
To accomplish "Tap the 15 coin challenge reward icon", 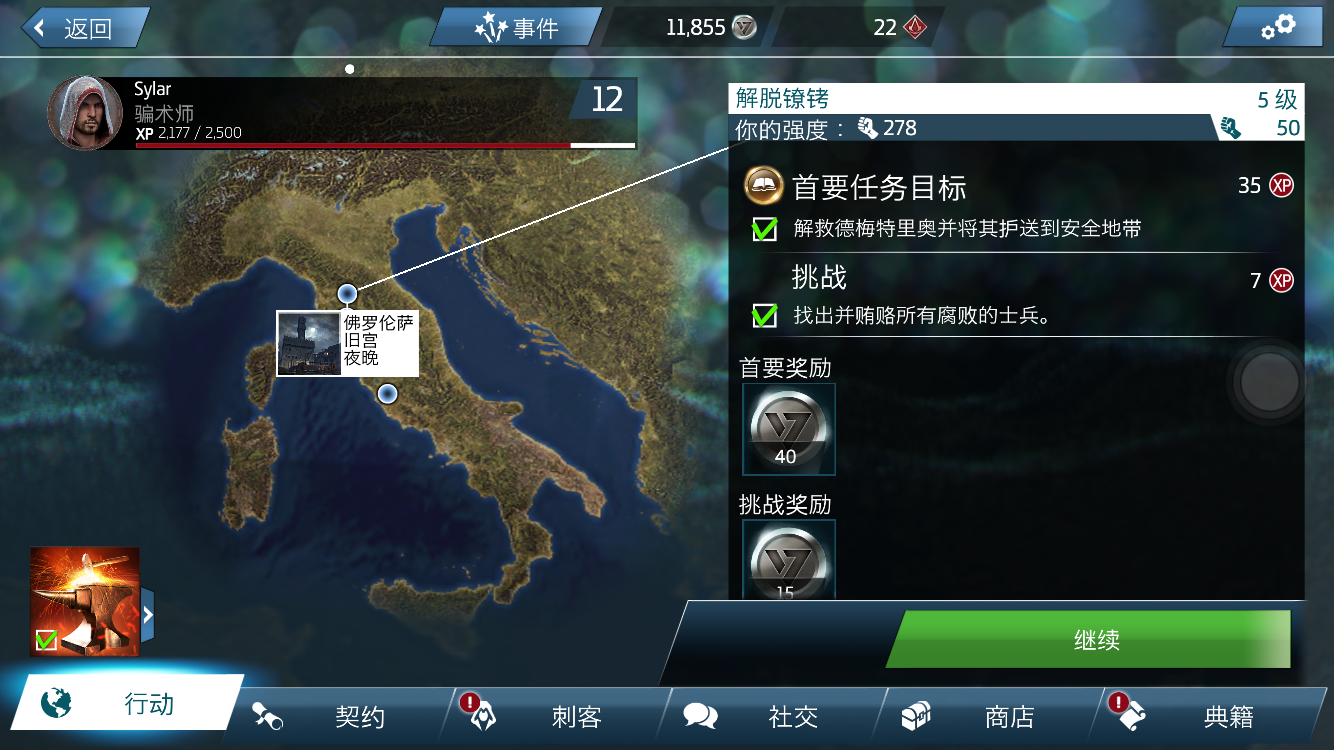I will click(x=788, y=560).
